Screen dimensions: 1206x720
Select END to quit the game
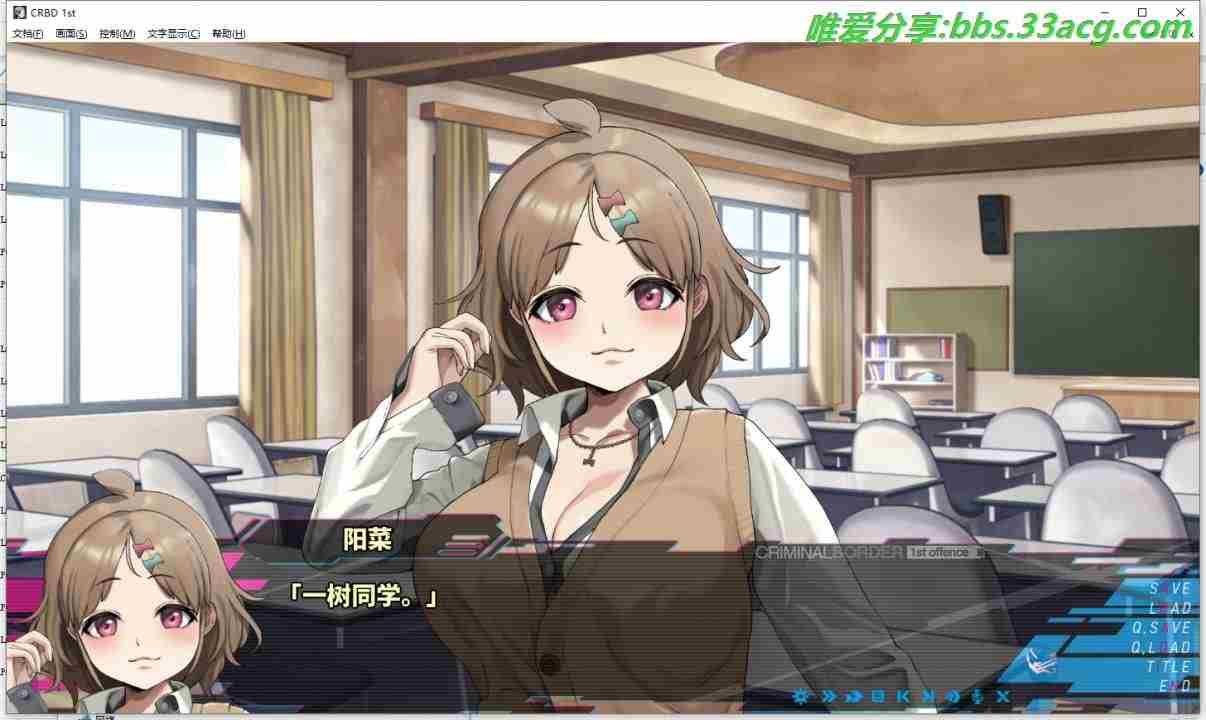[x=1174, y=687]
